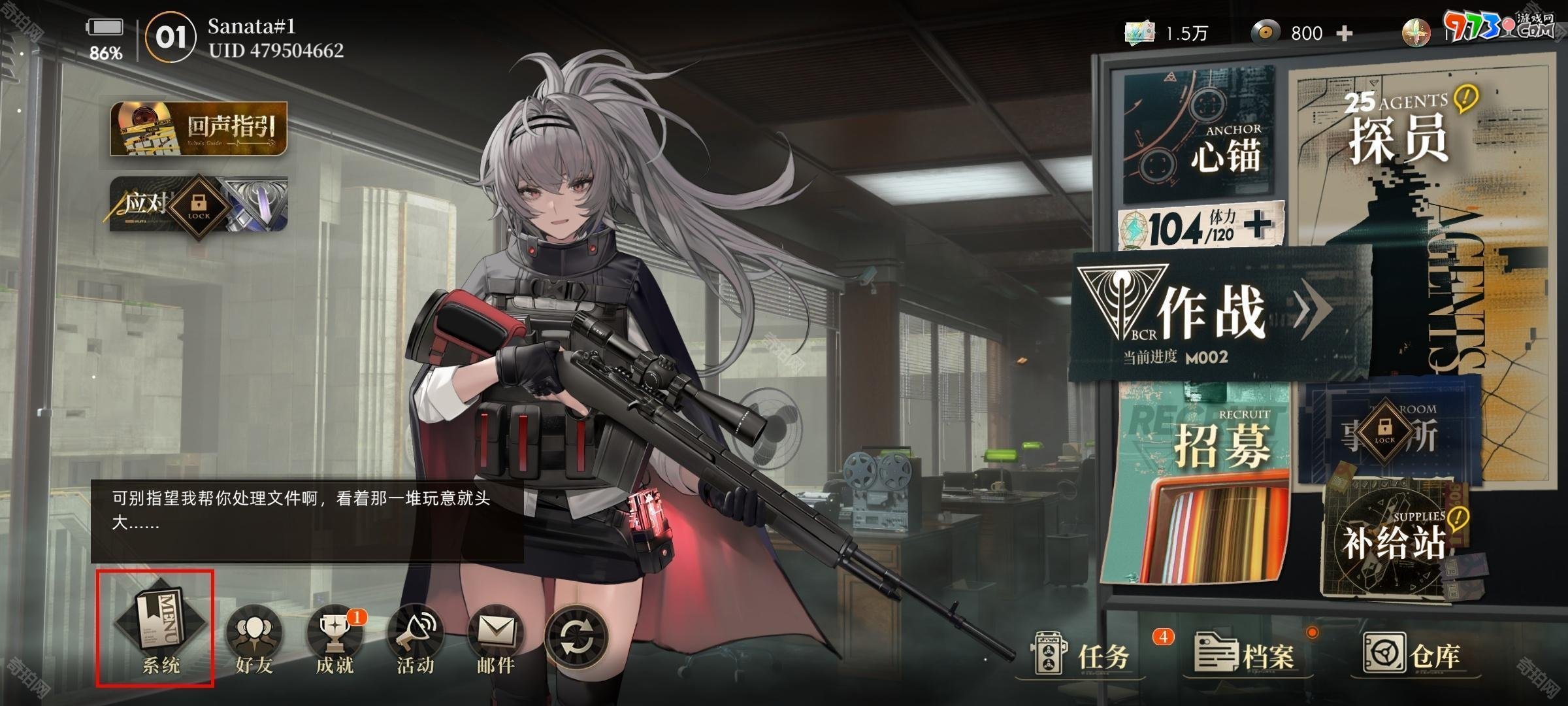The width and height of the screenshot is (1568, 706).
Task: Open the 任务 missions screen
Action: coord(1085,655)
